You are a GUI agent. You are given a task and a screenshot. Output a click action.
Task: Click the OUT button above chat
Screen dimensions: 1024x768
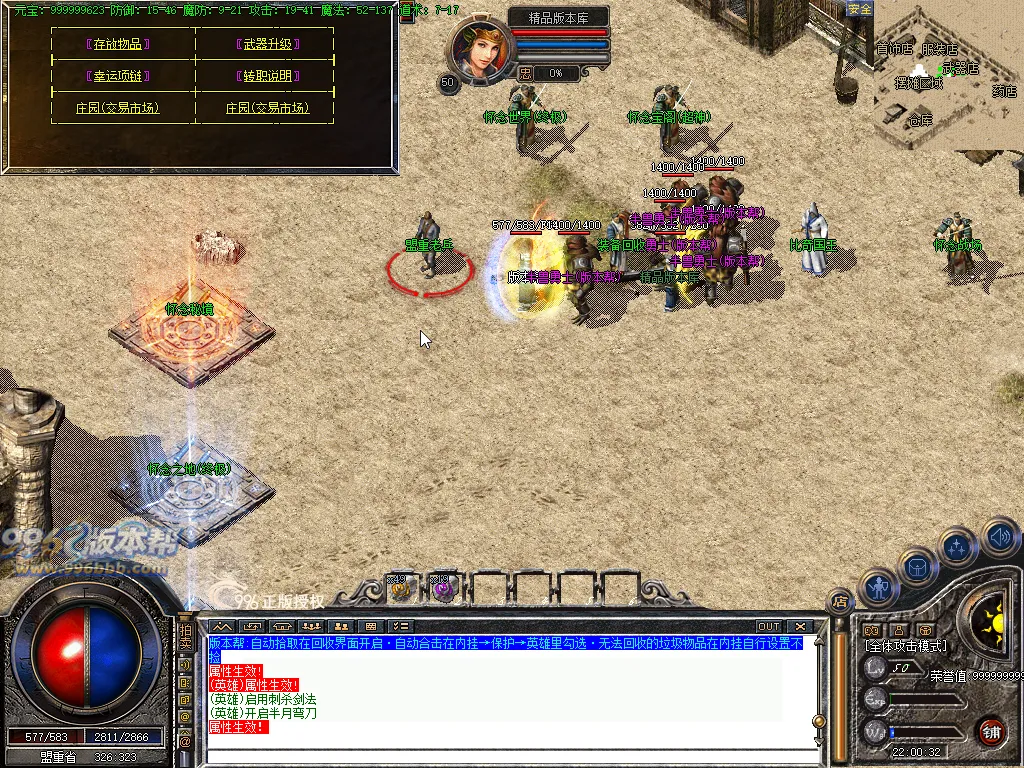768,627
